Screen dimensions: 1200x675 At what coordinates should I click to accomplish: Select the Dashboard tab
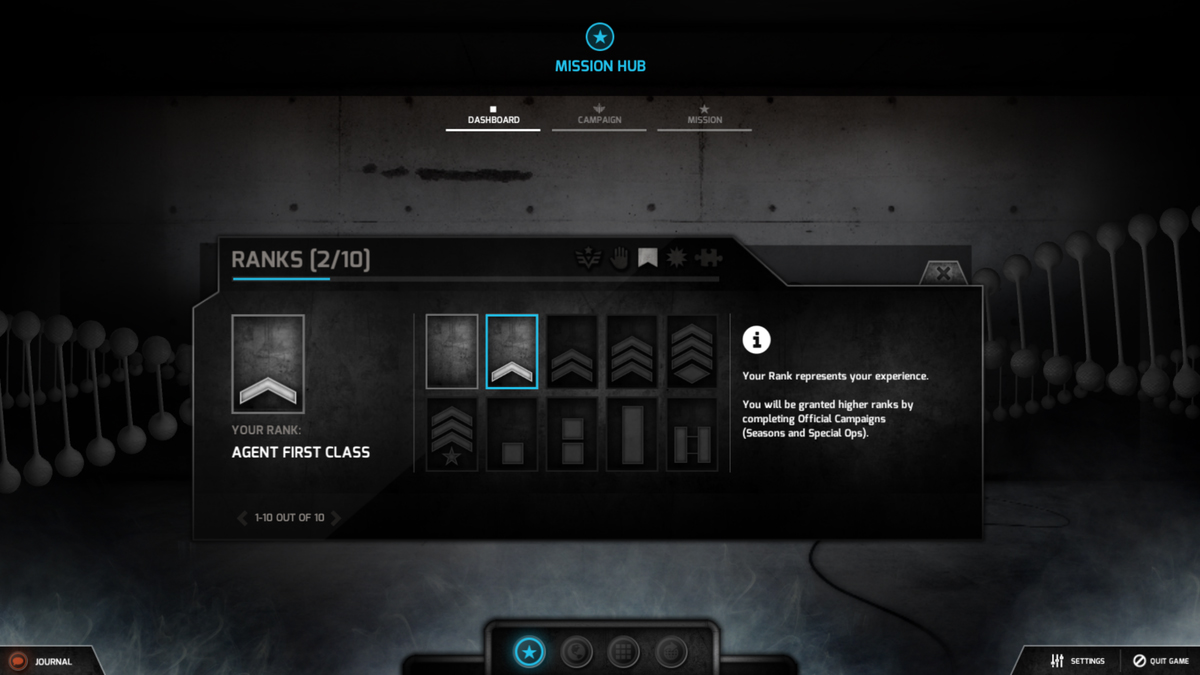493,116
